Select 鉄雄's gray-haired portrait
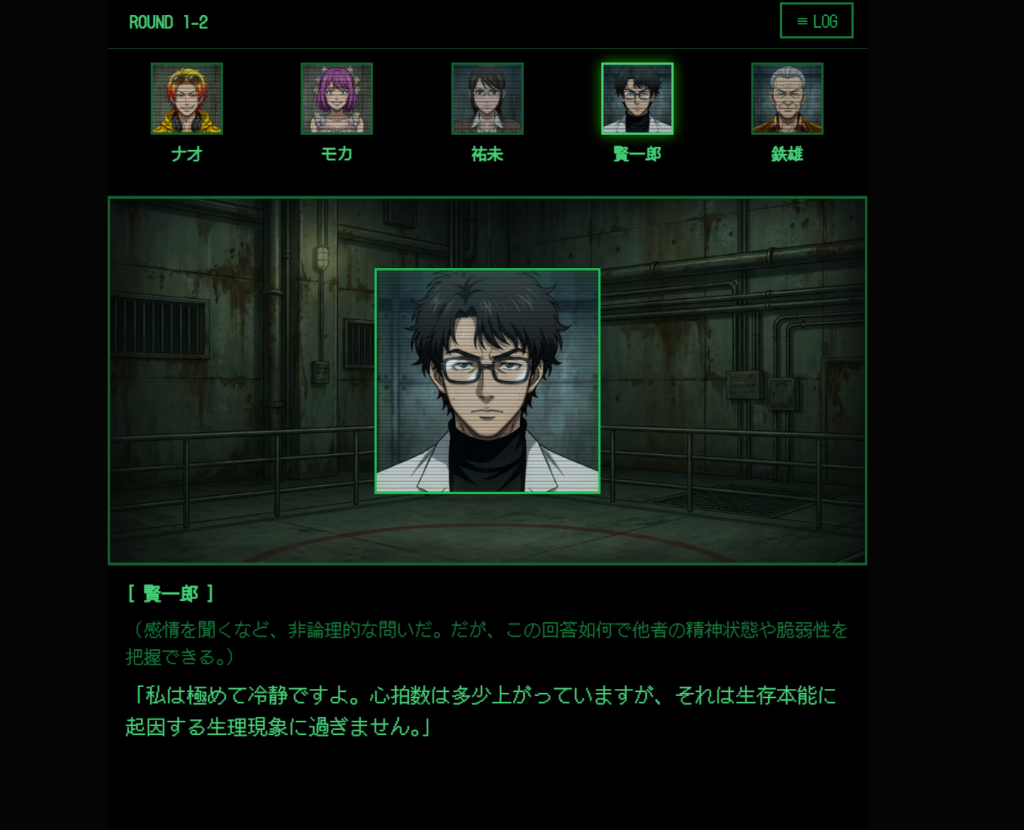The height and width of the screenshot is (830, 1024). [787, 99]
